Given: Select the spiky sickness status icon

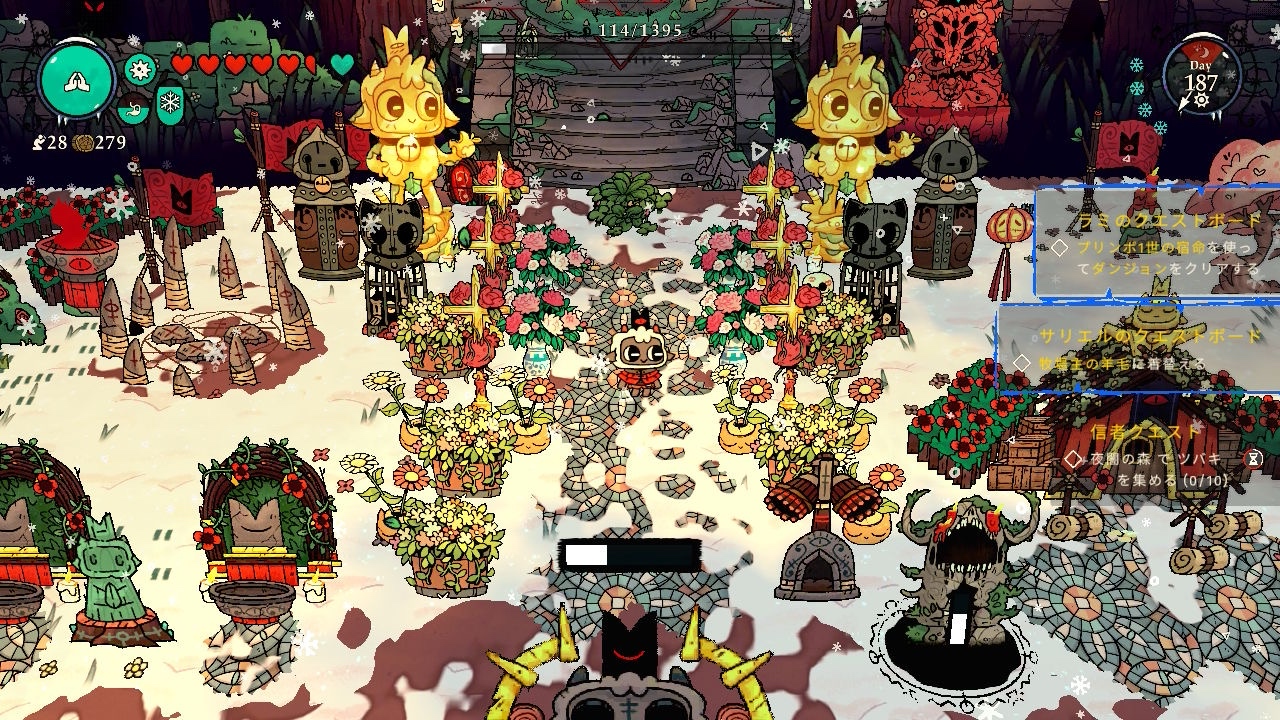Looking at the screenshot, I should click(140, 70).
